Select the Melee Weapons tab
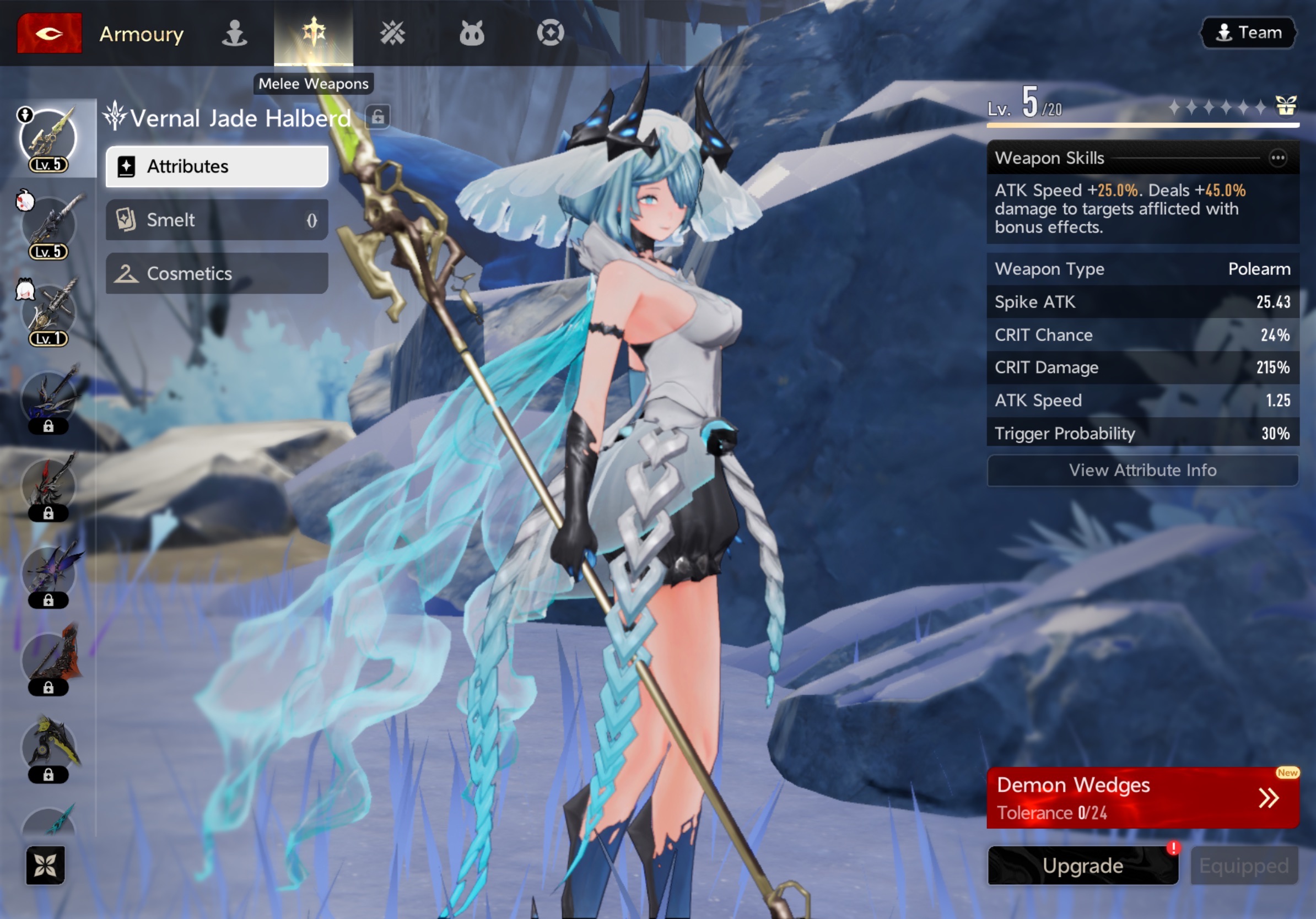This screenshot has width=1316, height=919. point(314,33)
